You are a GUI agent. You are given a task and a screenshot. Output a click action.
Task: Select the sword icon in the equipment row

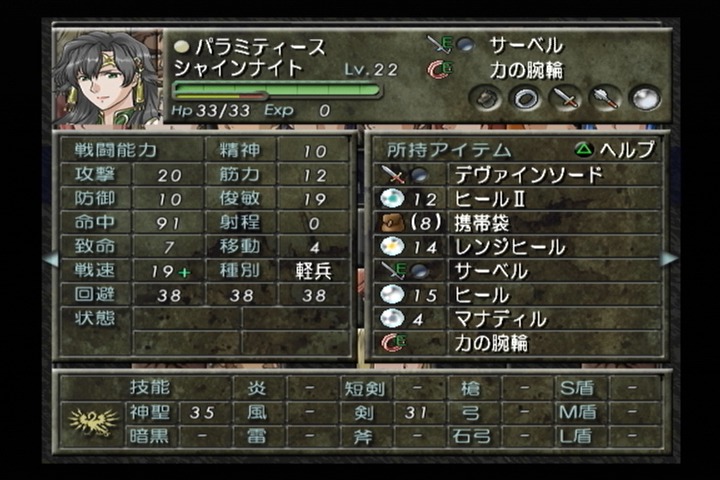565,98
